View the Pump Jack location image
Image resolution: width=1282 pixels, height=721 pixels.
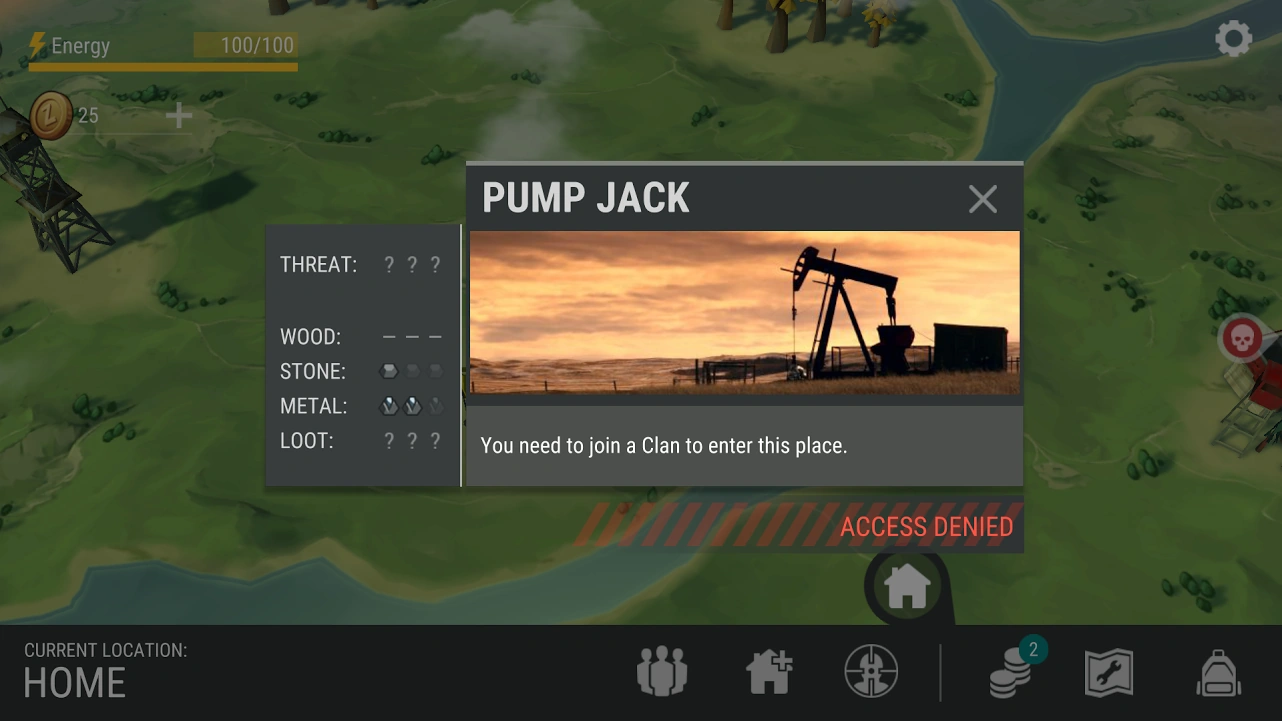coord(744,312)
